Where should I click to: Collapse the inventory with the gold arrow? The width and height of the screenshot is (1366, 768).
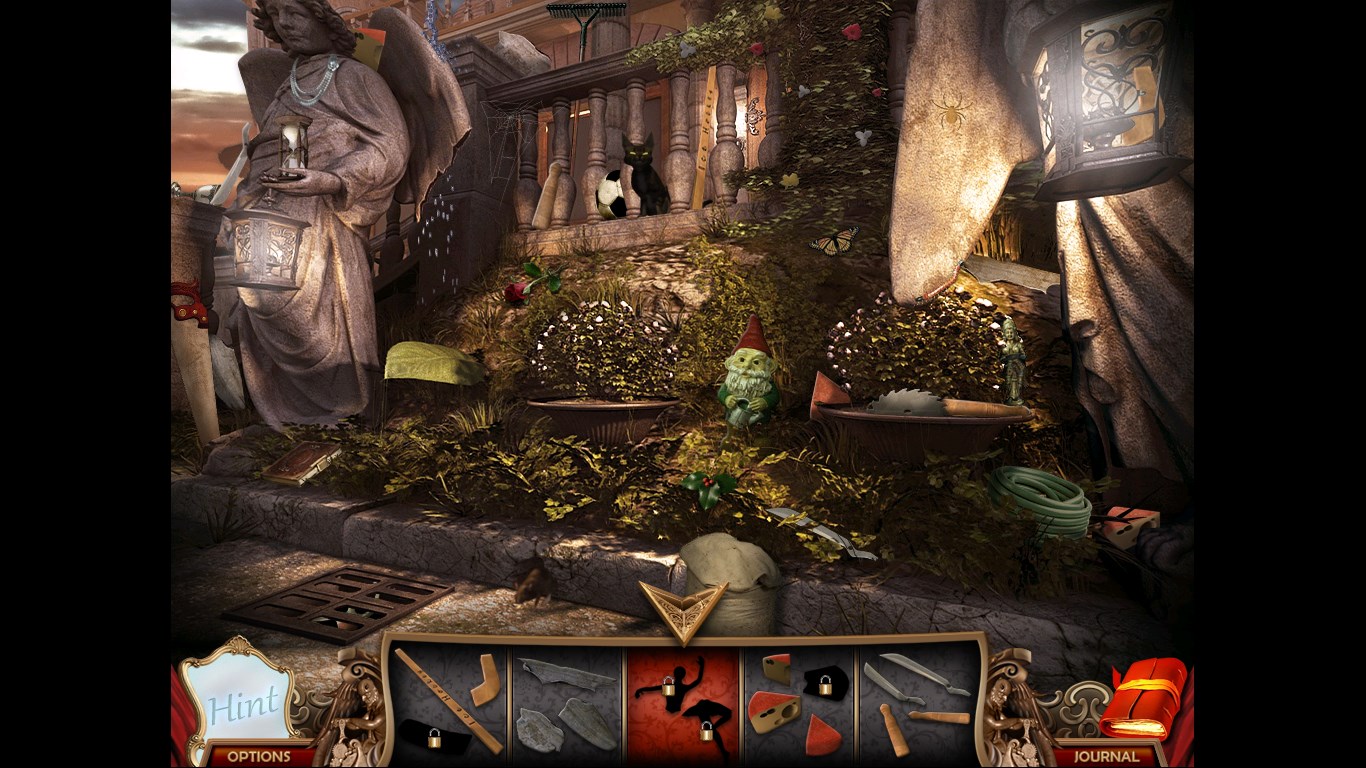pyautogui.click(x=683, y=609)
